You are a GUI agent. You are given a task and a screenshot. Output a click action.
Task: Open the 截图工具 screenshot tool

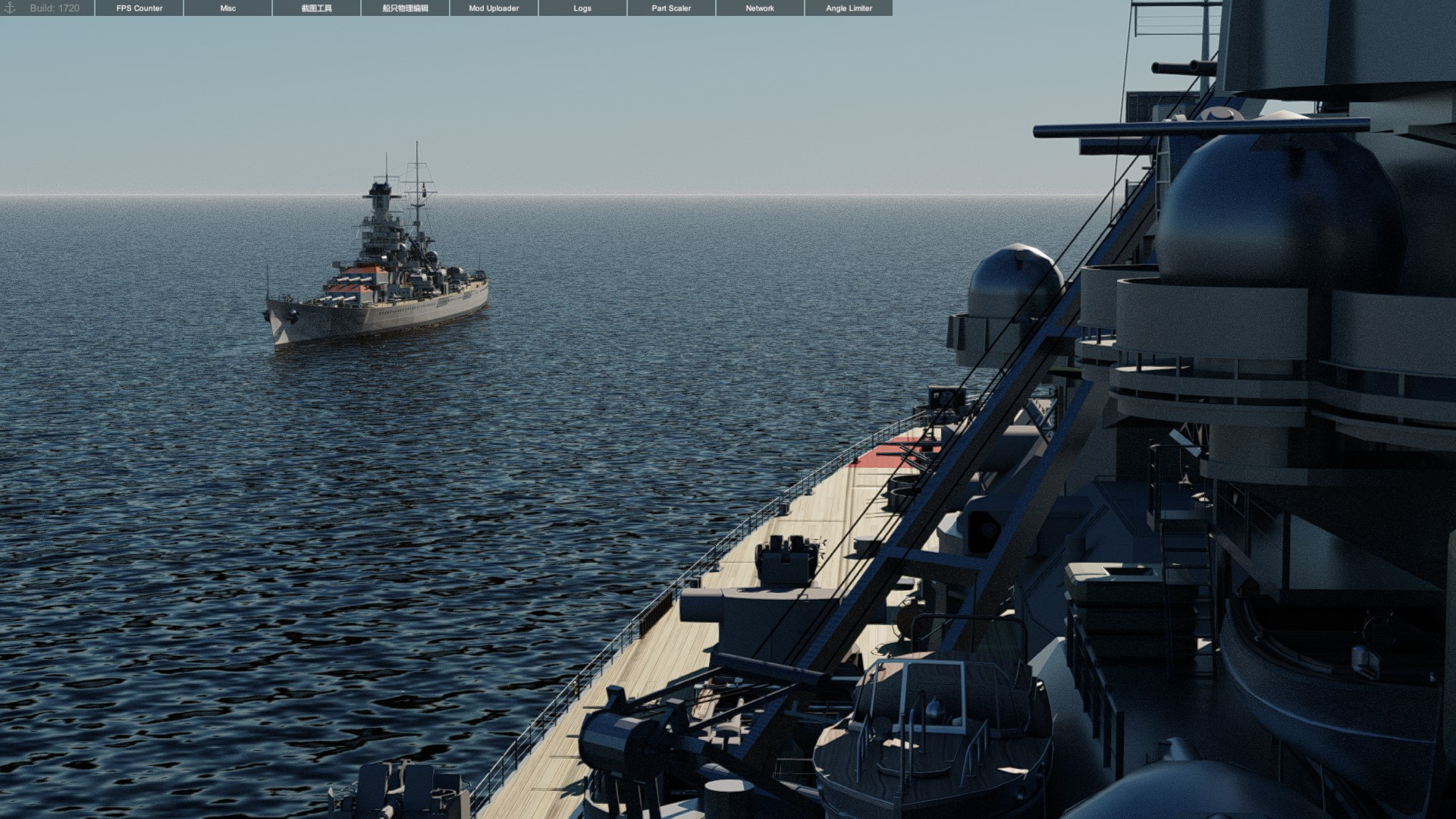click(316, 8)
